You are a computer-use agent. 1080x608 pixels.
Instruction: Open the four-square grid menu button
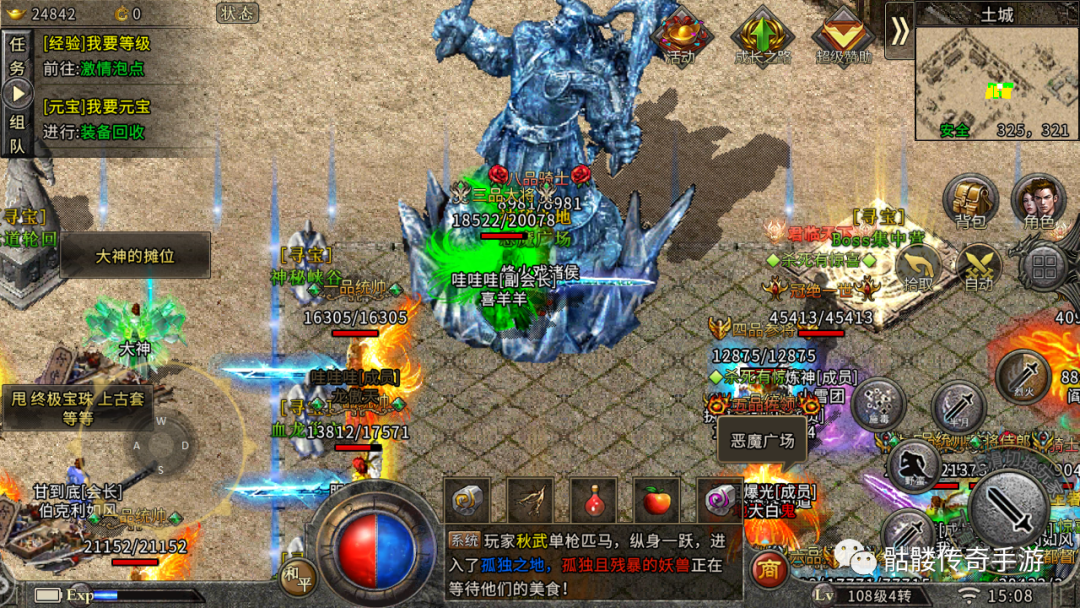tap(1045, 268)
